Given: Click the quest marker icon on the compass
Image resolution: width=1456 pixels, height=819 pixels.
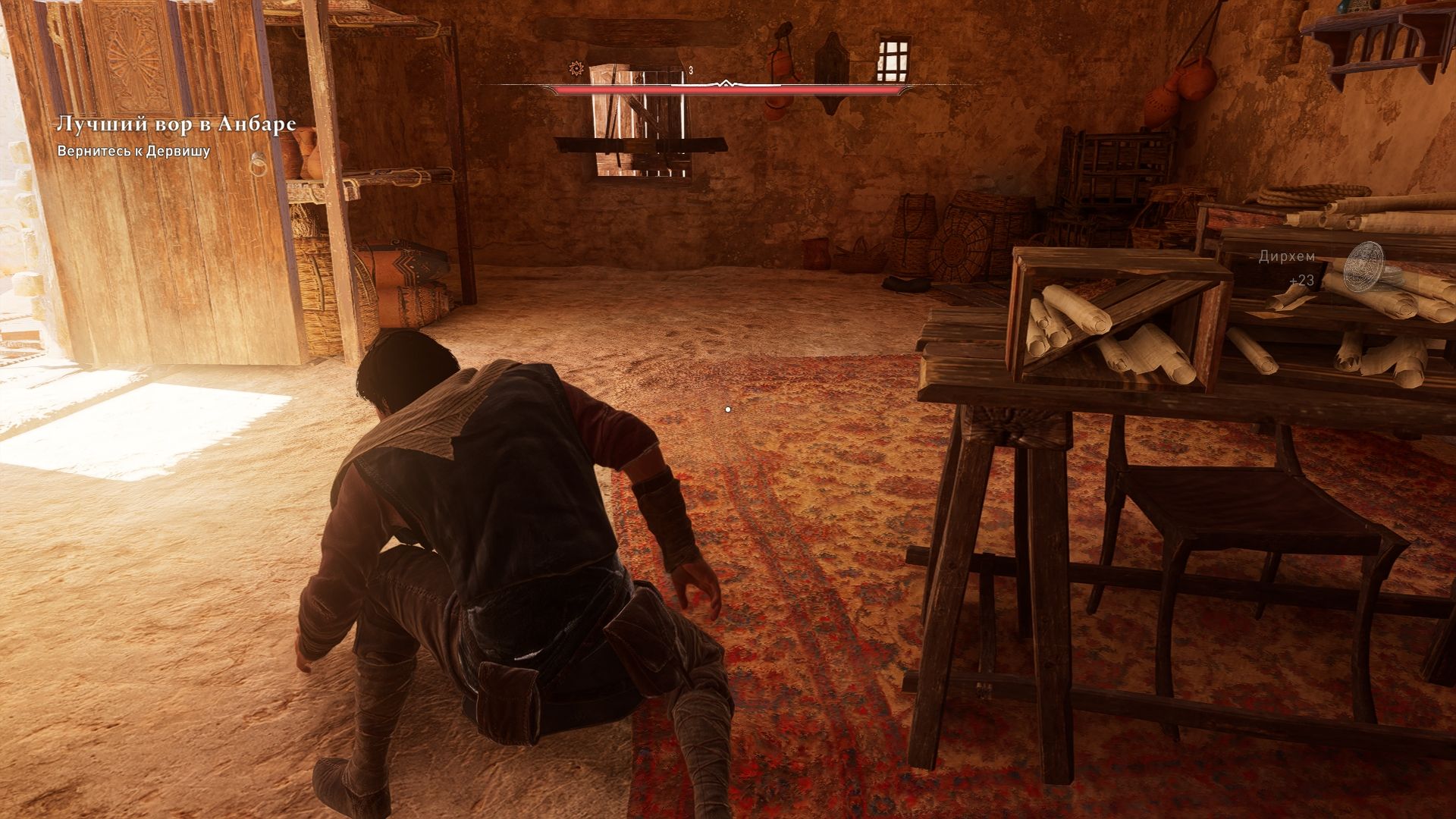Looking at the screenshot, I should tap(576, 69).
